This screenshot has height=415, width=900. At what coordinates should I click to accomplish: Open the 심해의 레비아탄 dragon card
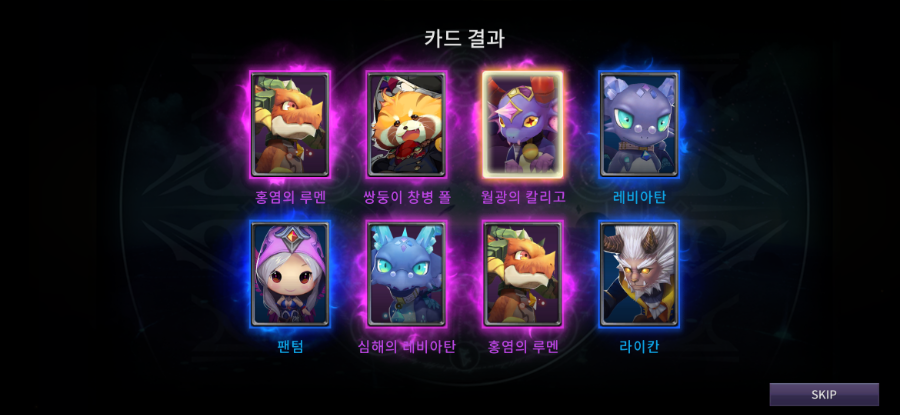(406, 274)
